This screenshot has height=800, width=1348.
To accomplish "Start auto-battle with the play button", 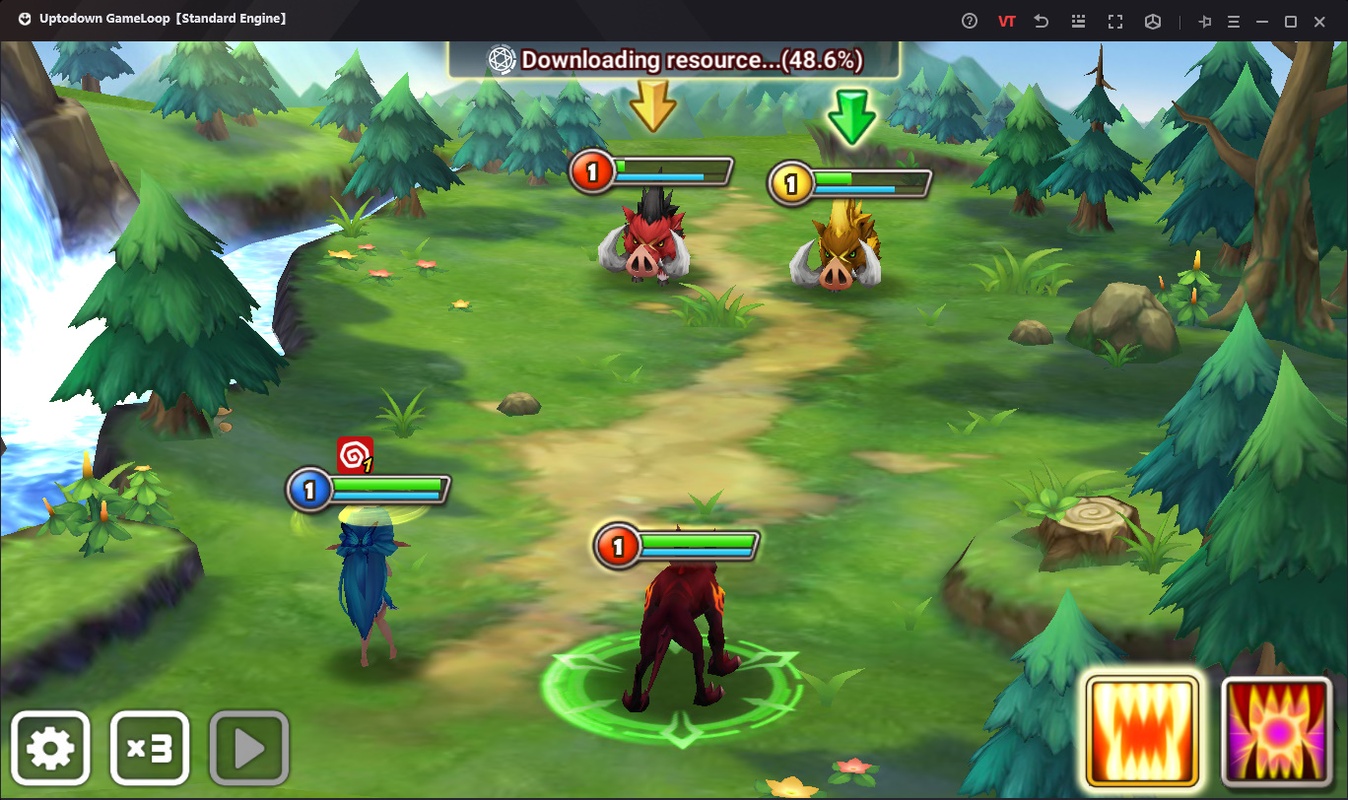I will click(249, 748).
